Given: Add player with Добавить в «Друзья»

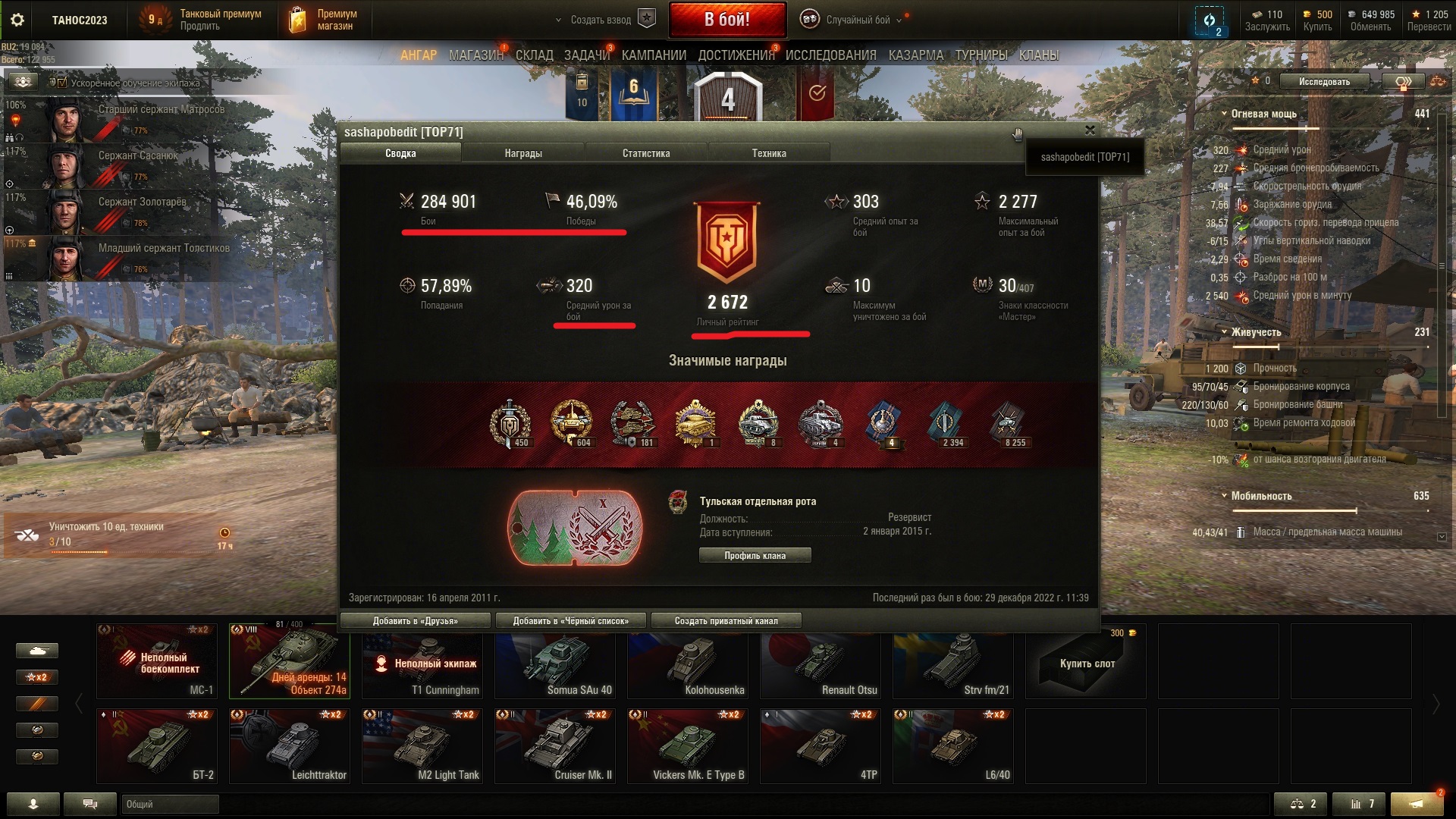Looking at the screenshot, I should [416, 621].
